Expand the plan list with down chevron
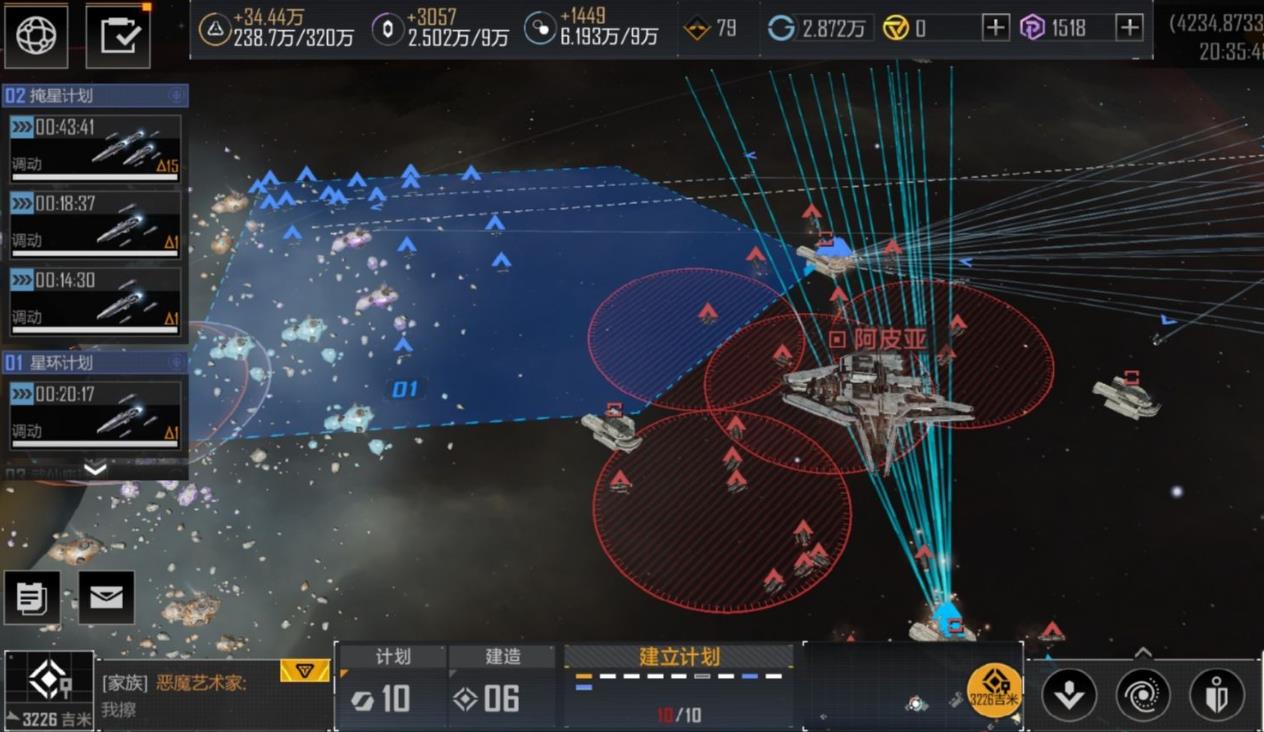 click(x=95, y=468)
